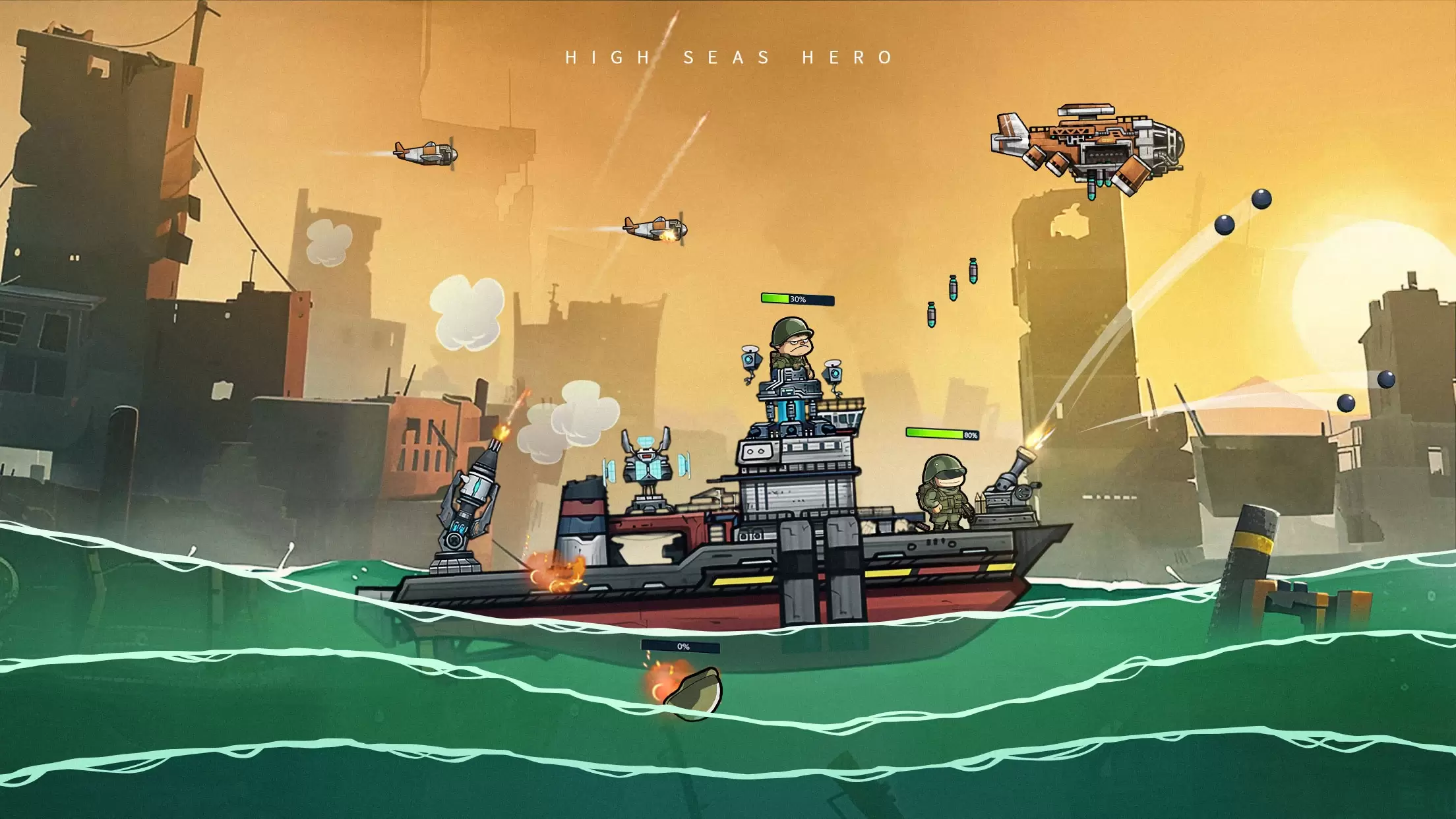Select the steampunk airship in the sky
The height and width of the screenshot is (819, 1456).
tap(1088, 145)
